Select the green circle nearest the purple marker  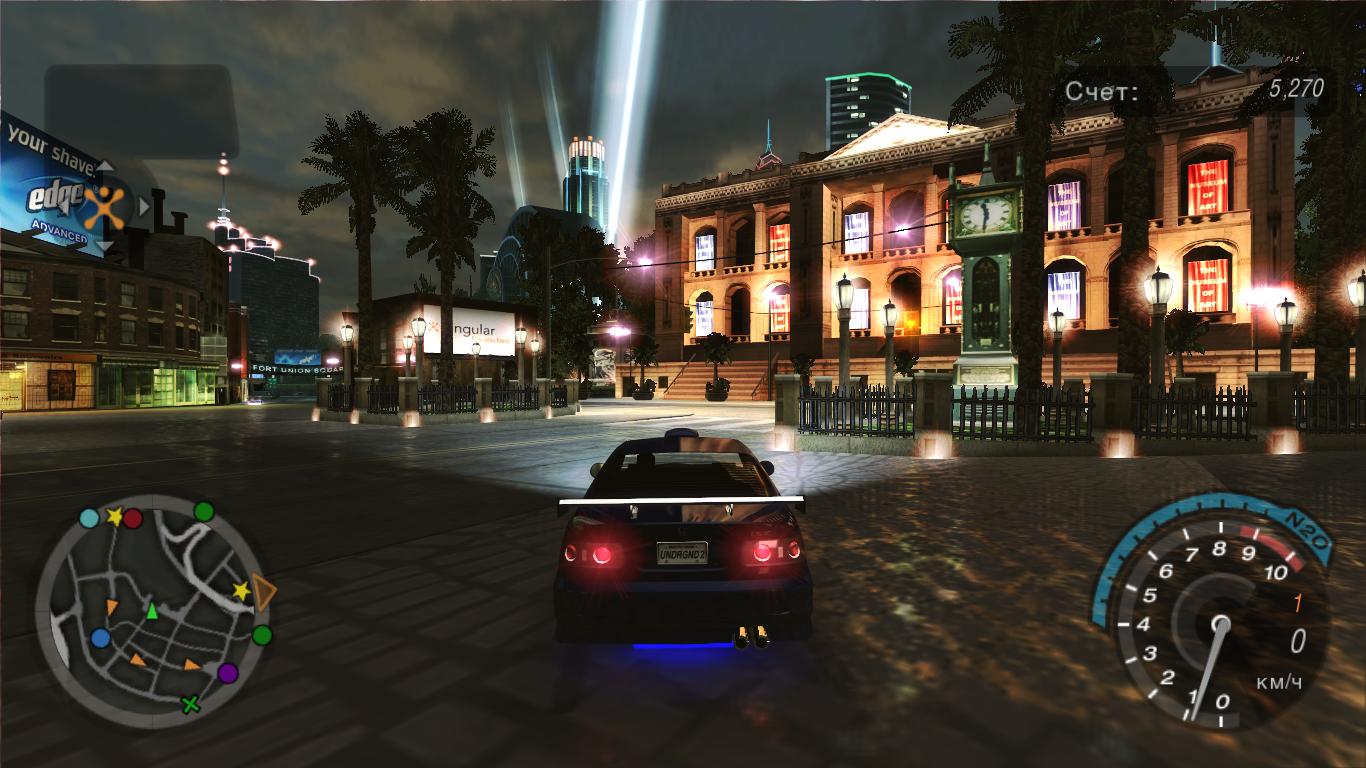(x=262, y=635)
